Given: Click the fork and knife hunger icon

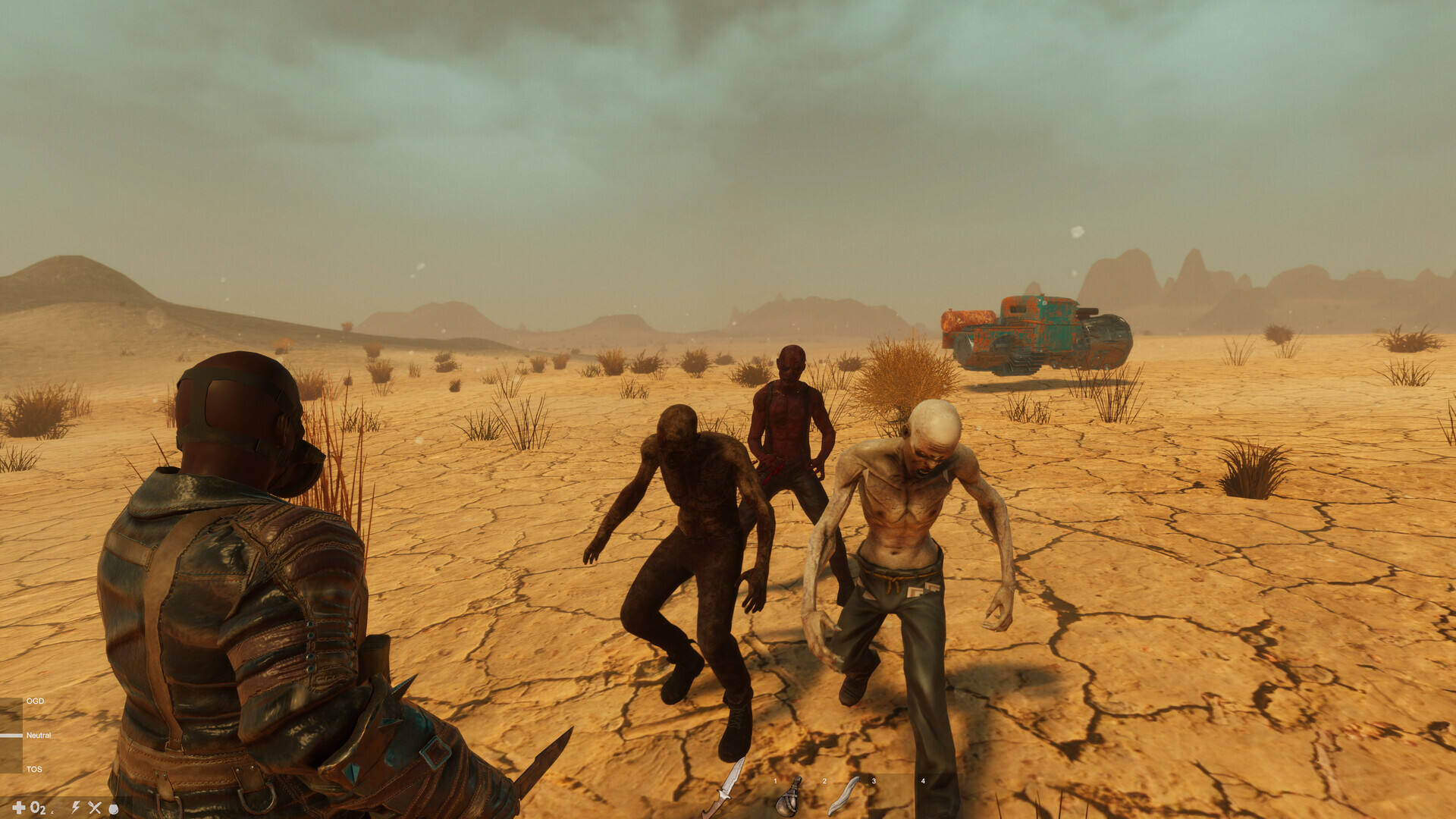Looking at the screenshot, I should tap(95, 808).
